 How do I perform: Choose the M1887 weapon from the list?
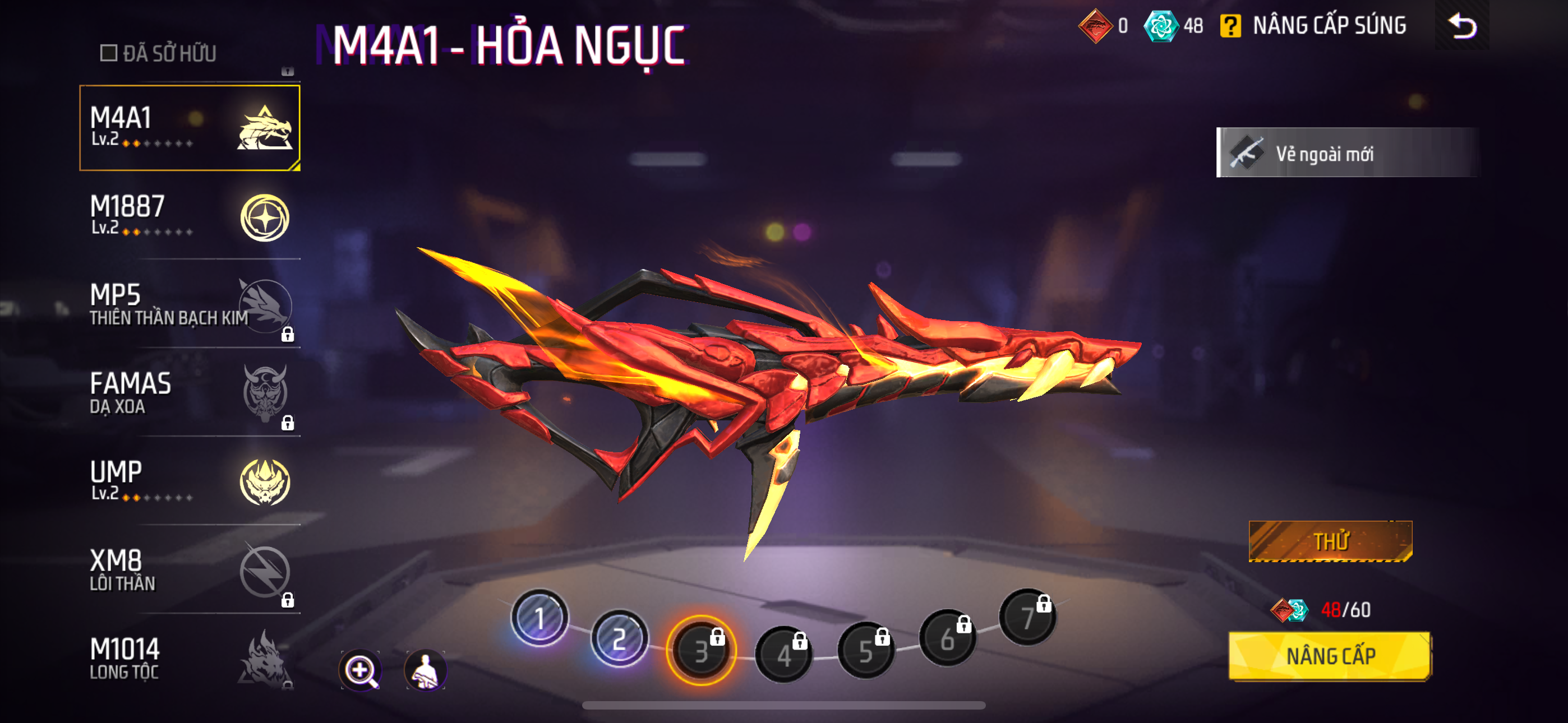click(x=190, y=216)
